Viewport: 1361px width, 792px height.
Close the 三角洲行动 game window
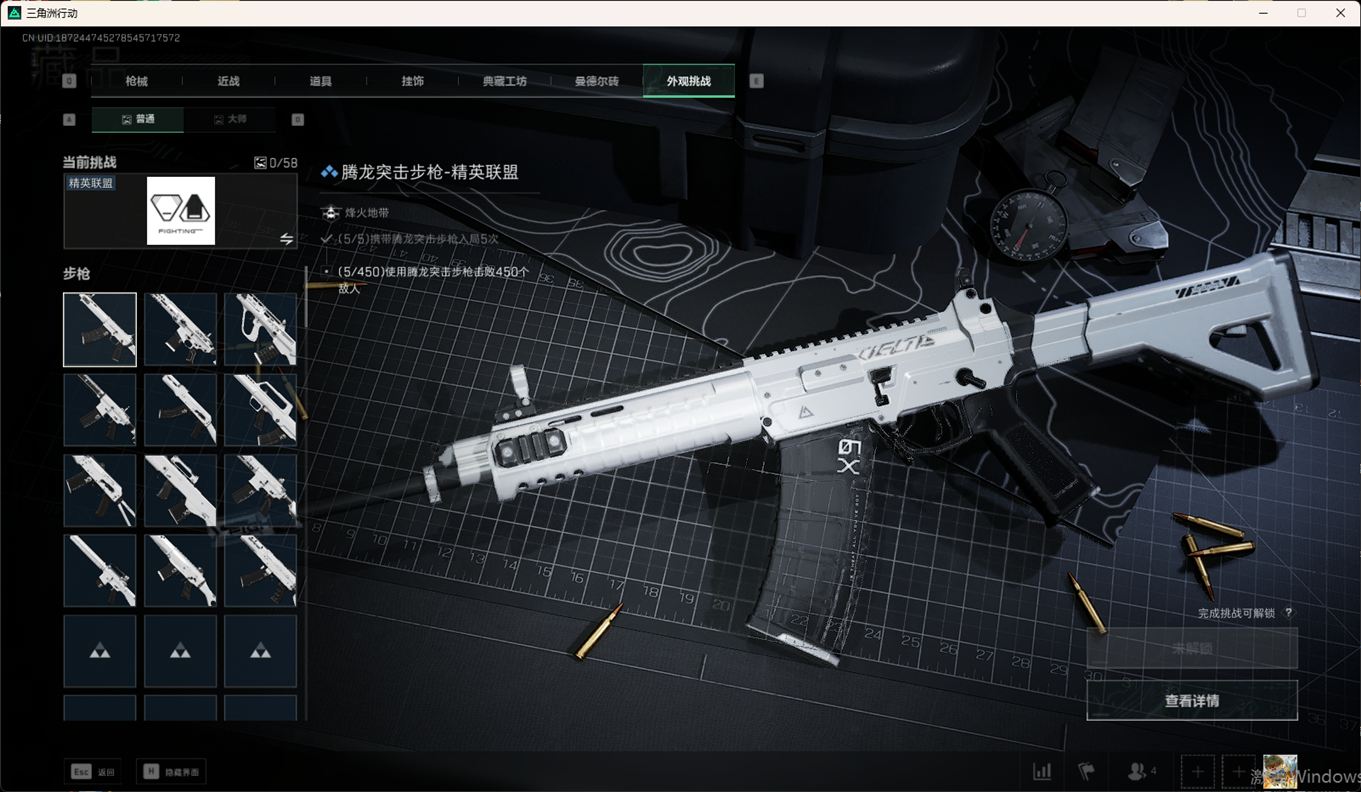point(1340,13)
